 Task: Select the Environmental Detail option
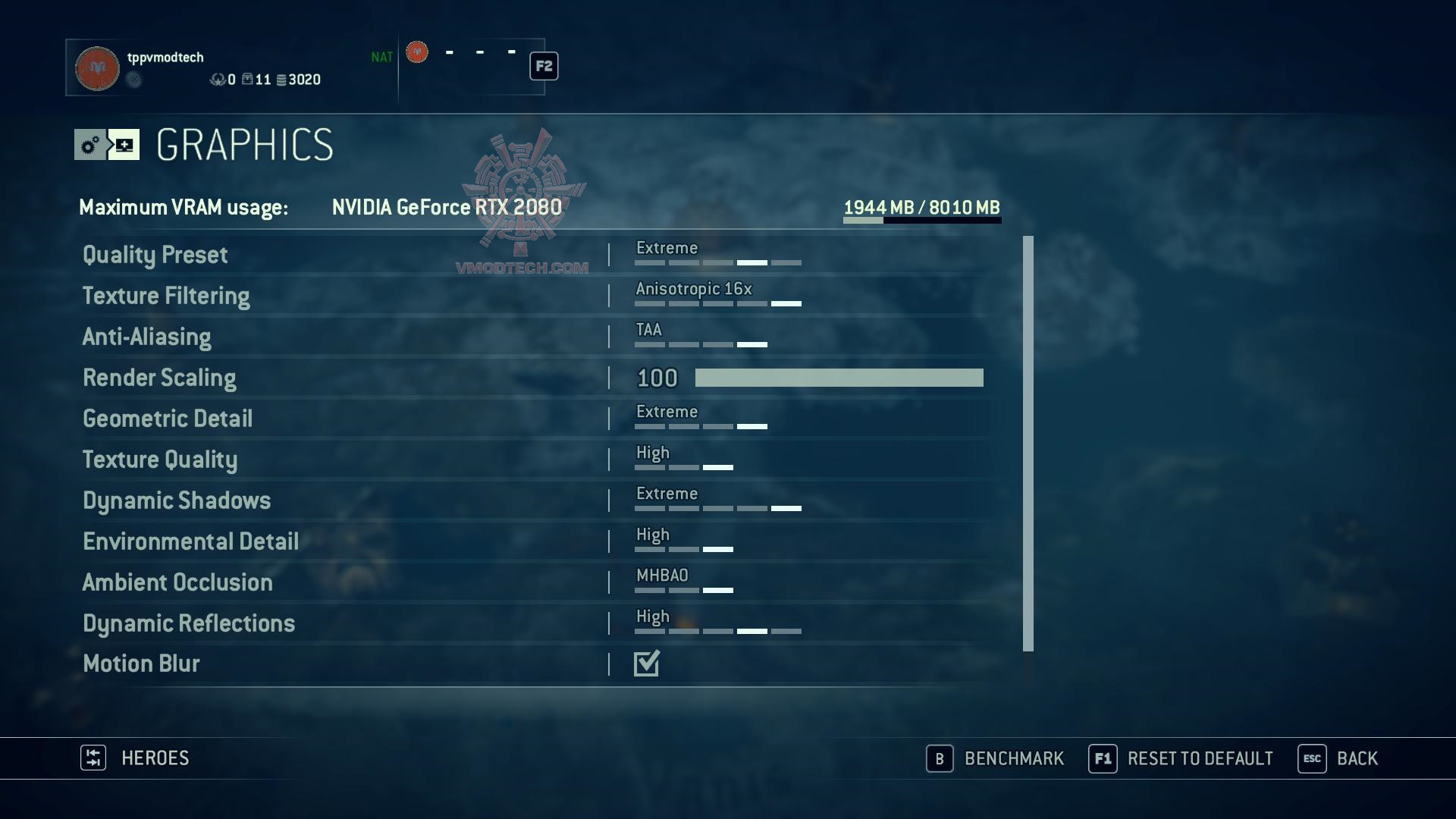[x=190, y=541]
